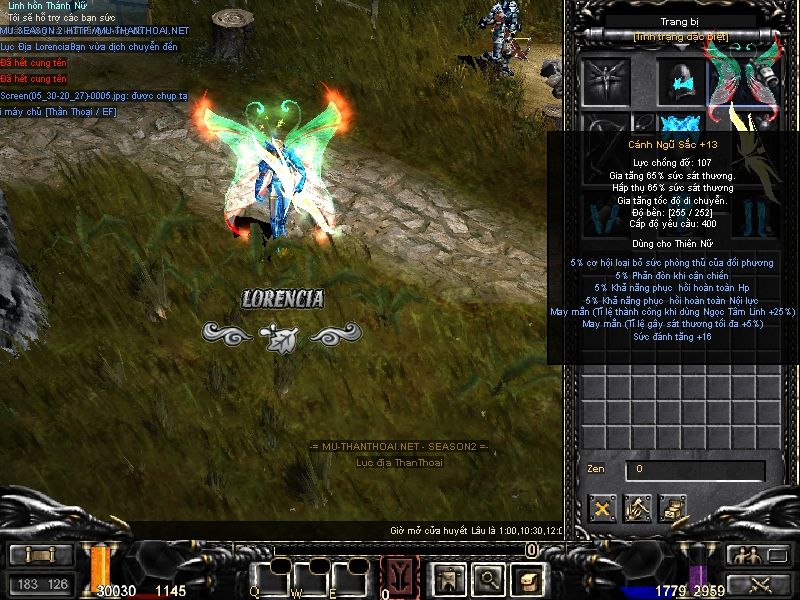This screenshot has width=800, height=600.
Task: Click the W potion hotkey slot
Action: pos(312,577)
